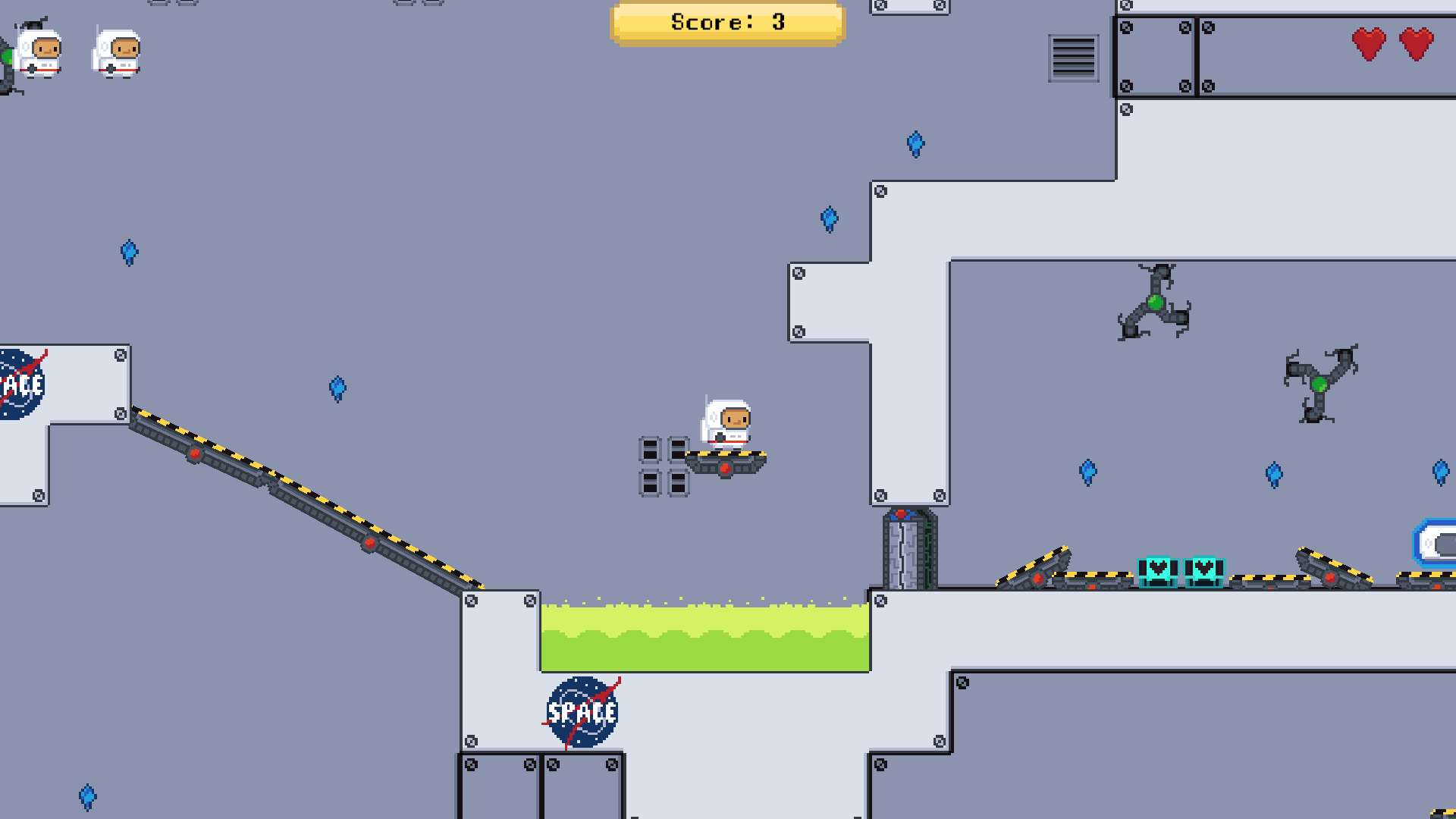Collect the blue gem above the upper platform ledge
The width and height of the screenshot is (1456, 819).
click(917, 144)
